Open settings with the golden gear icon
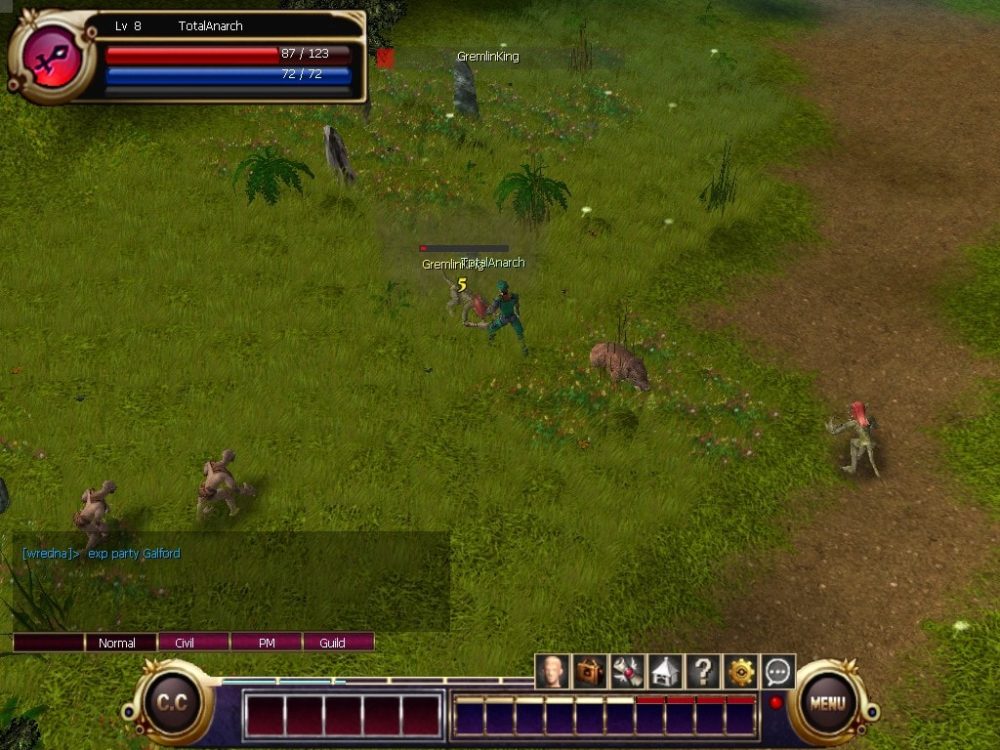Viewport: 1000px width, 750px height. pyautogui.click(x=741, y=672)
